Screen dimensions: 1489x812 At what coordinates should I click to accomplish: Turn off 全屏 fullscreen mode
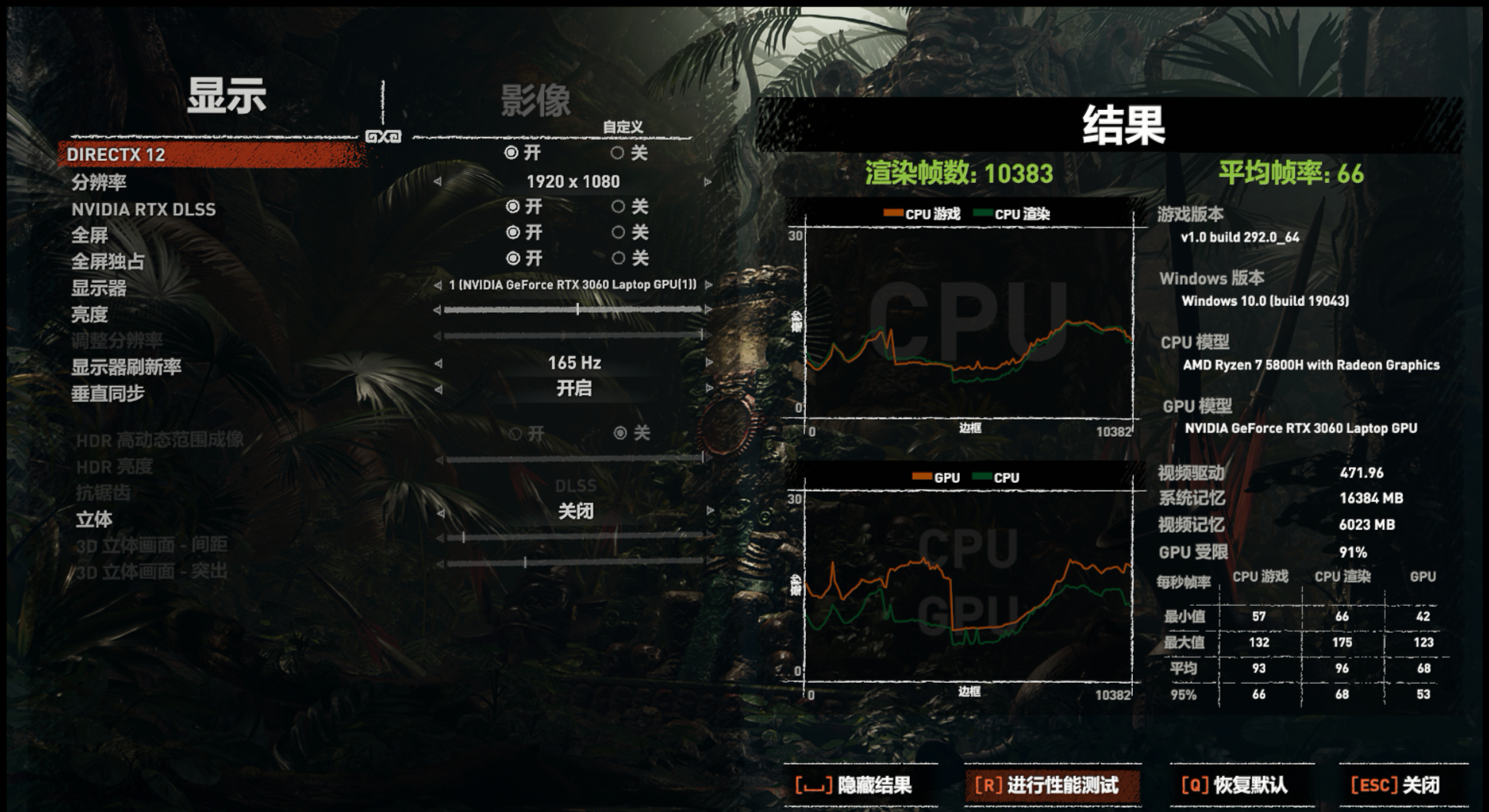tap(620, 232)
